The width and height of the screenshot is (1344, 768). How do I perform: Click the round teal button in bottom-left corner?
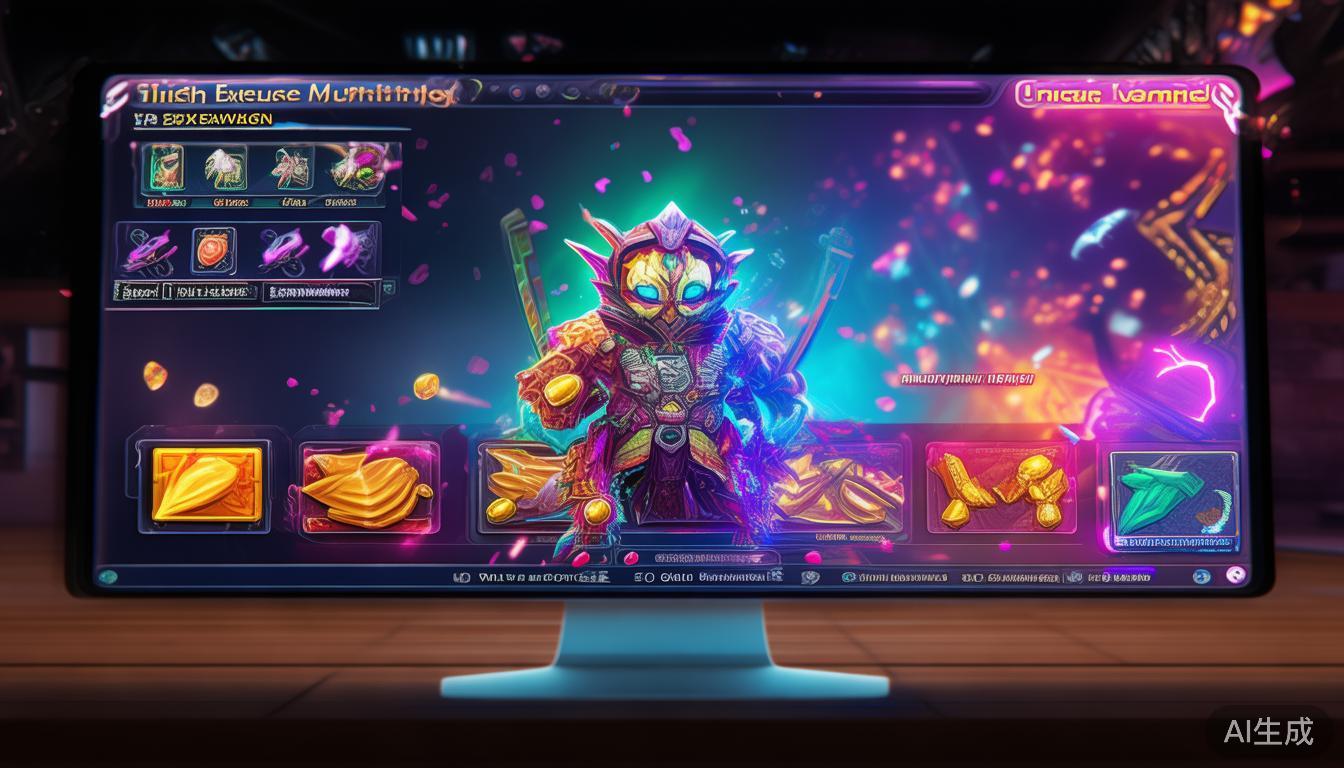[x=108, y=576]
